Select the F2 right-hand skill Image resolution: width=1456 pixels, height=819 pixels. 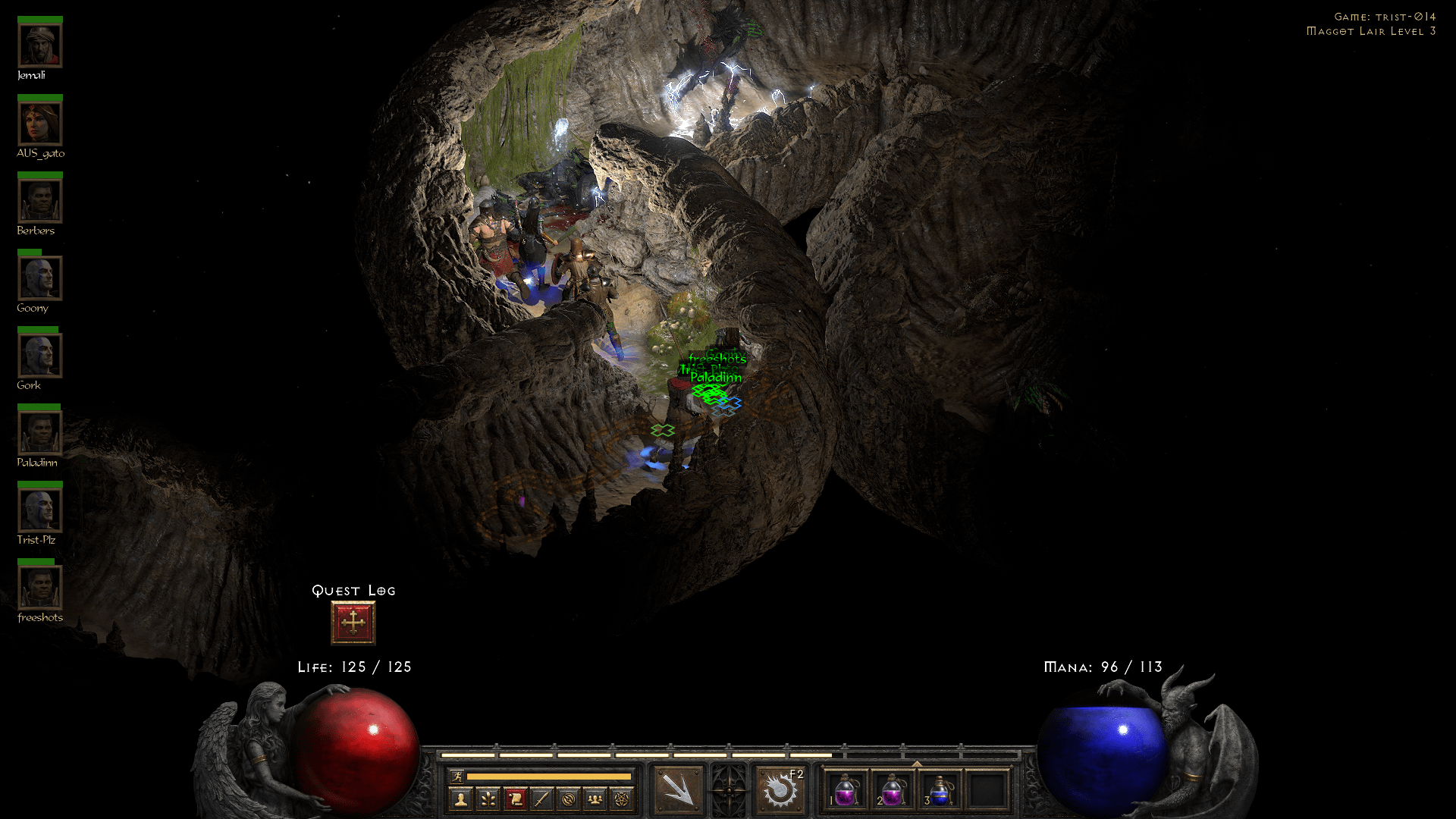[x=782, y=792]
